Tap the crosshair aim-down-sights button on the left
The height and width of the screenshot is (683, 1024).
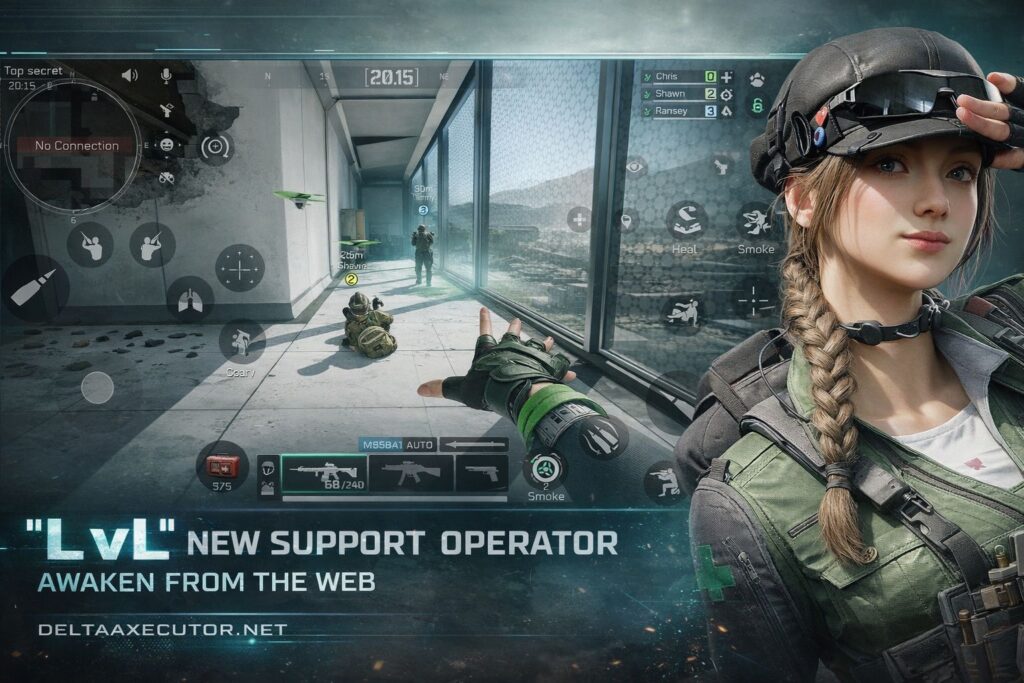pyautogui.click(x=240, y=267)
